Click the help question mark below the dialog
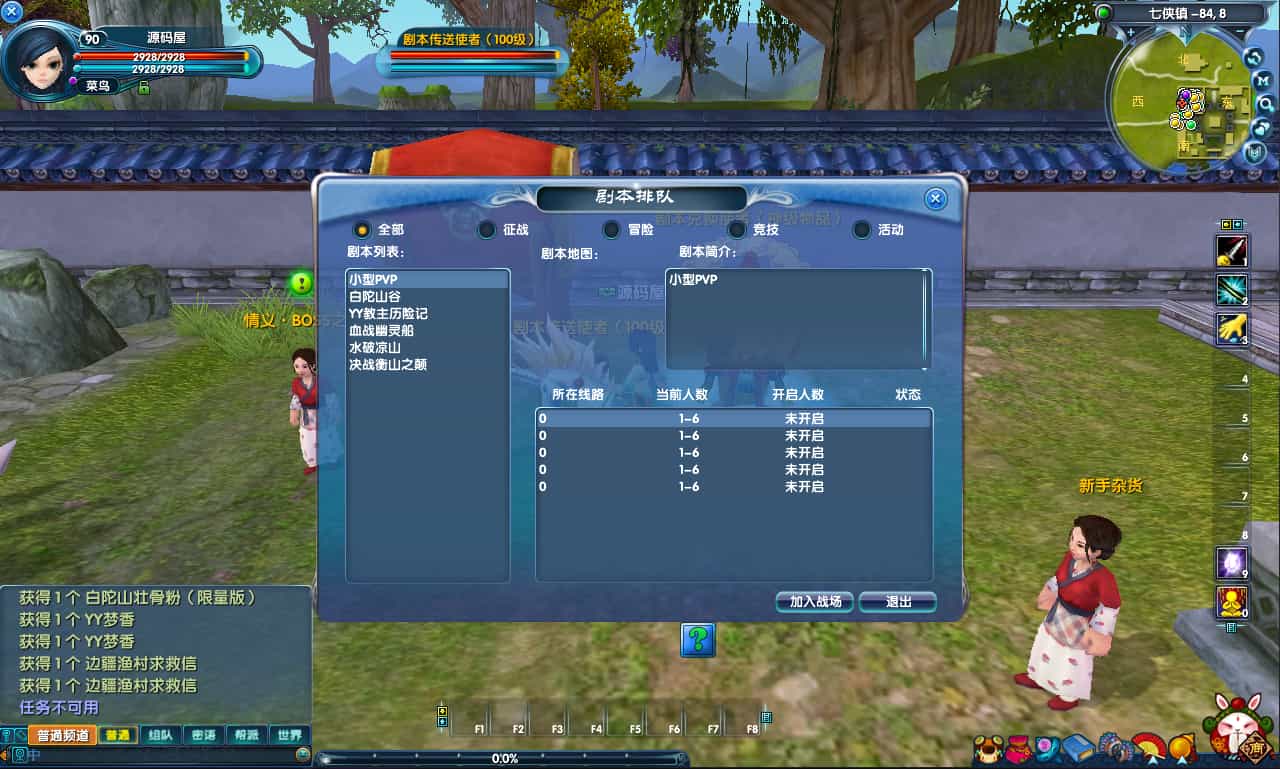The image size is (1280, 769). click(x=697, y=641)
